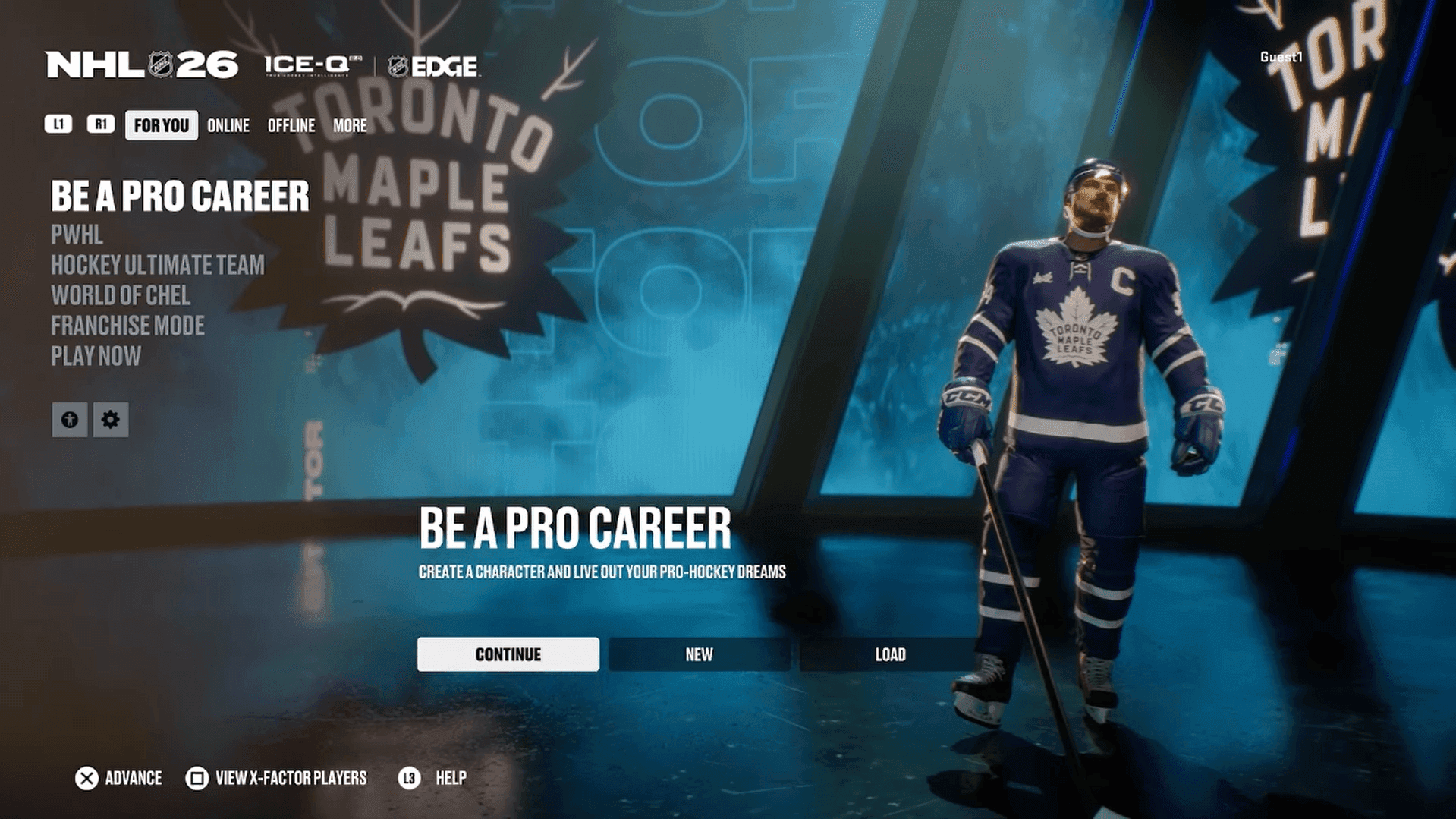The height and width of the screenshot is (819, 1456).
Task: Switch to the ONLINE tab
Action: pyautogui.click(x=228, y=125)
